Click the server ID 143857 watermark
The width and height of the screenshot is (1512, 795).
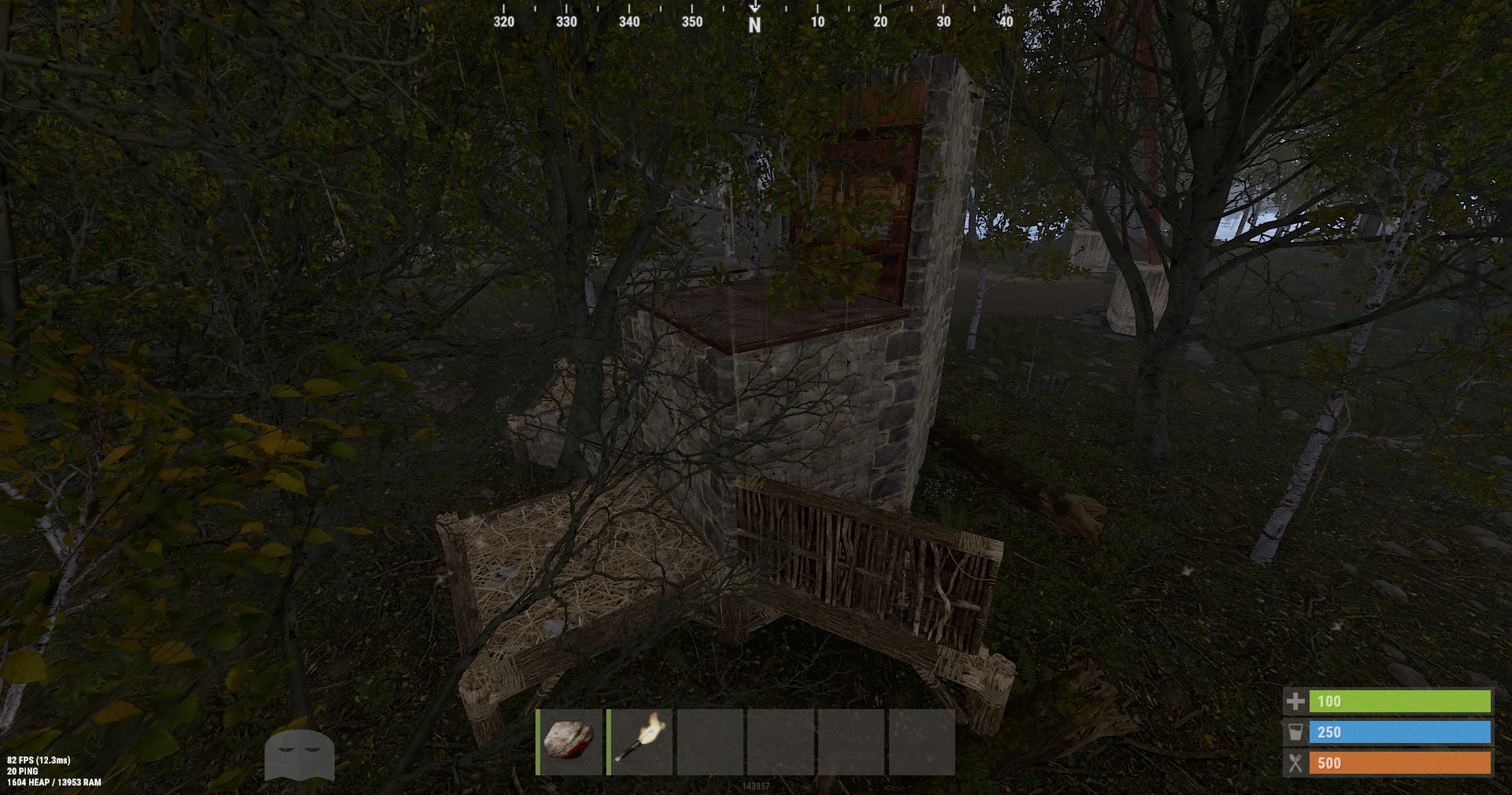click(x=756, y=786)
